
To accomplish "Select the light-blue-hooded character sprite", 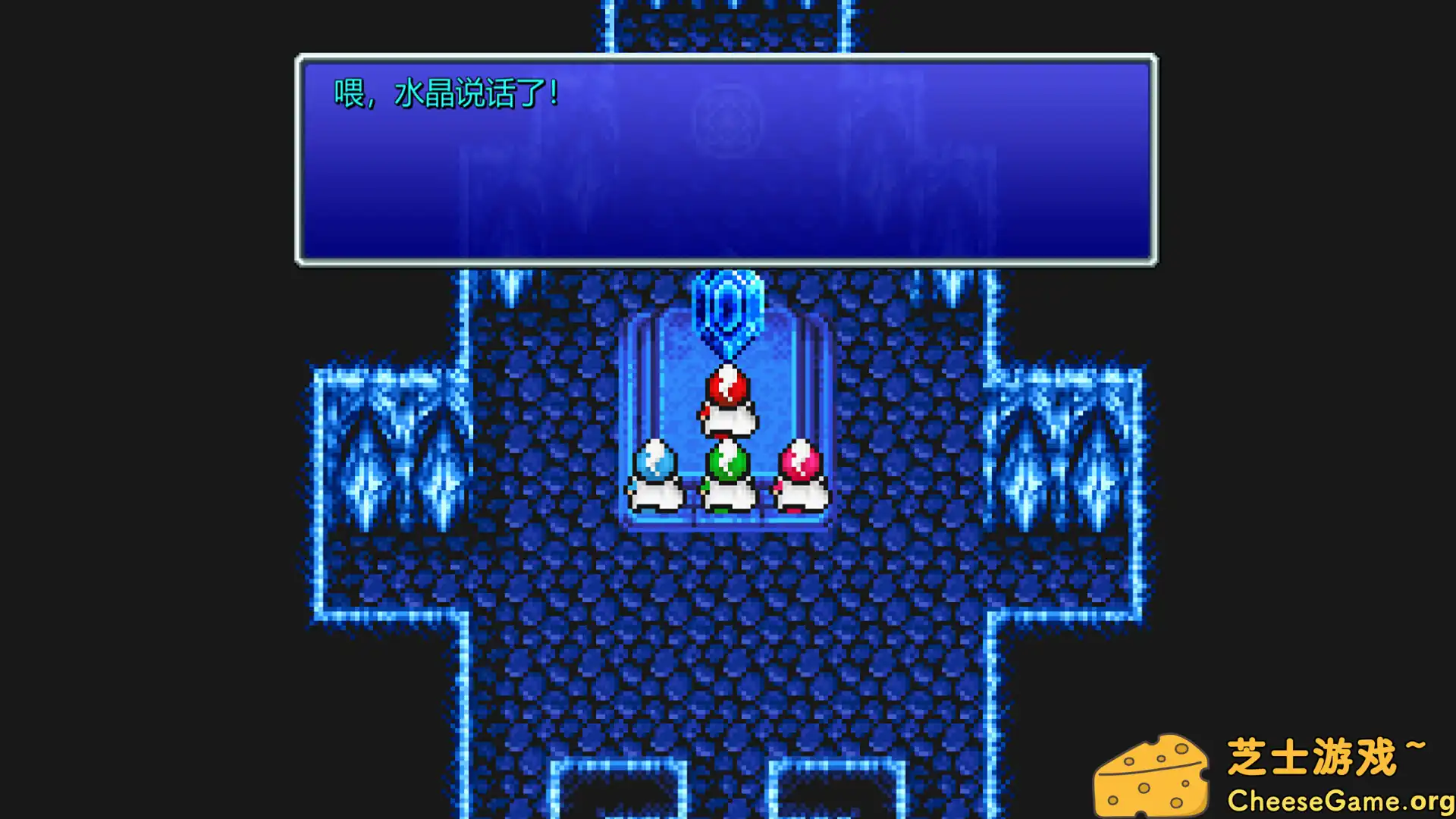I will [x=656, y=474].
